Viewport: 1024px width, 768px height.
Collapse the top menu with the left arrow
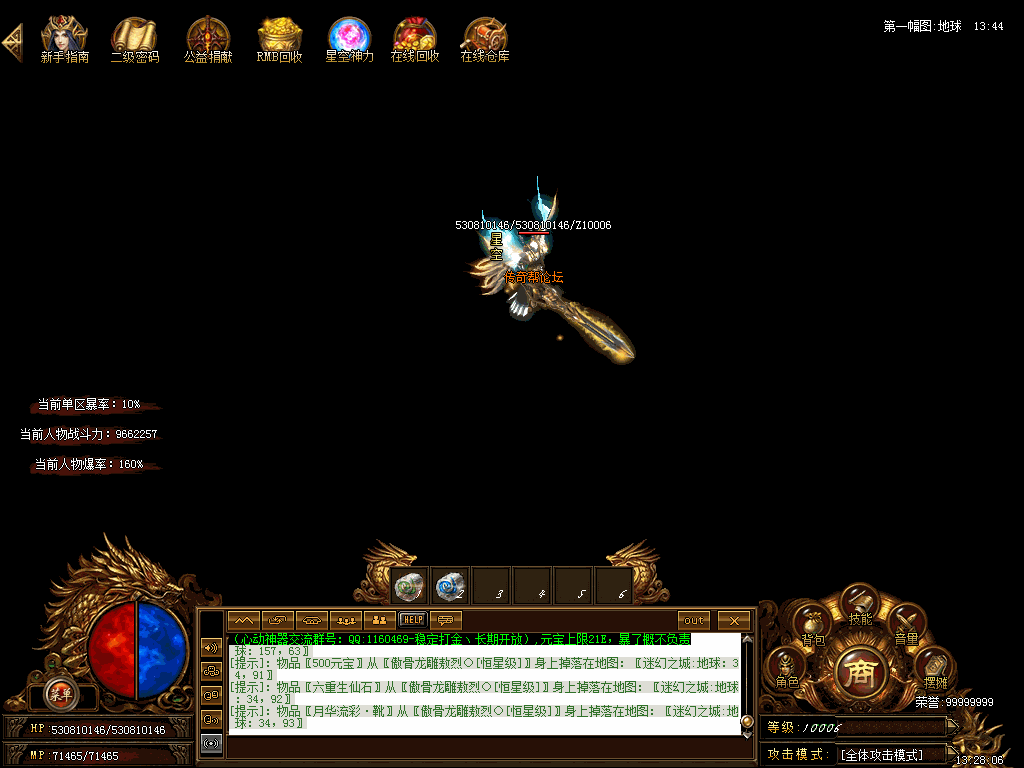pos(12,42)
